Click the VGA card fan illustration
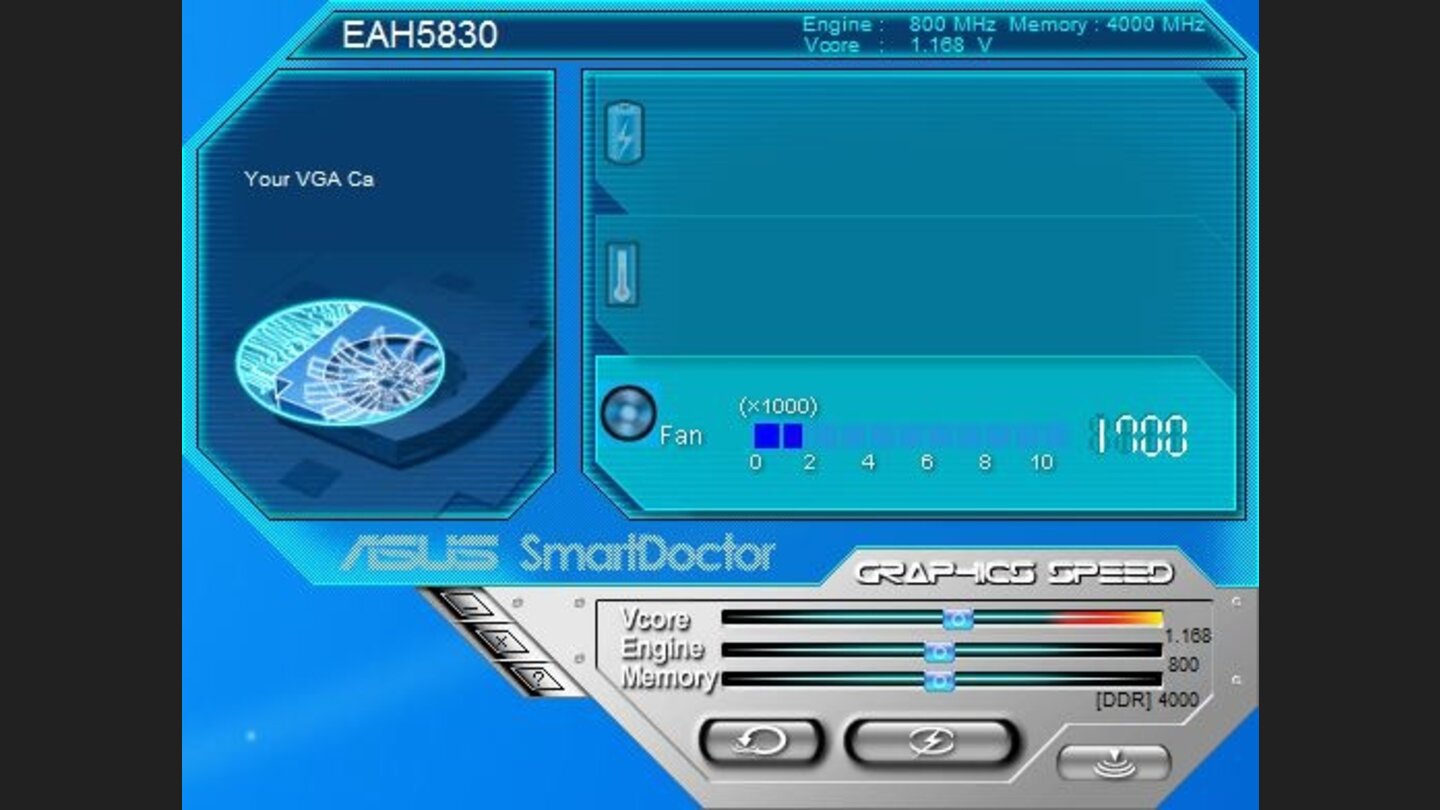Image resolution: width=1440 pixels, height=810 pixels. (x=340, y=360)
